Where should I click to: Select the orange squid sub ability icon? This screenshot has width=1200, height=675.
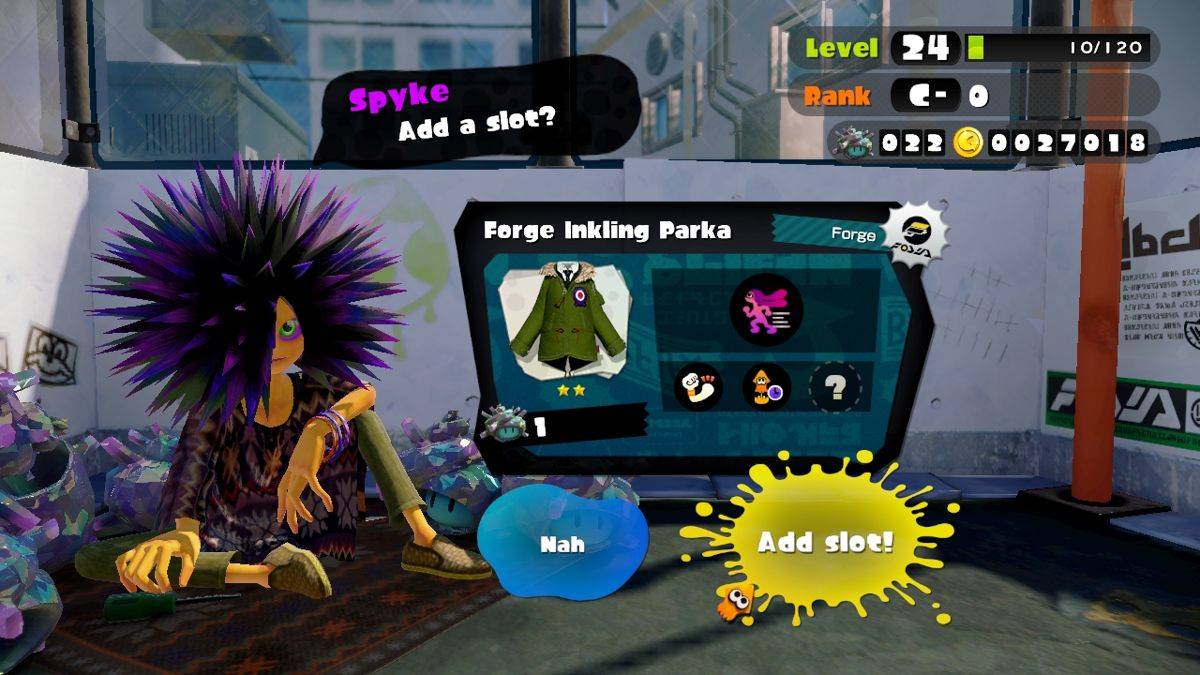click(766, 387)
